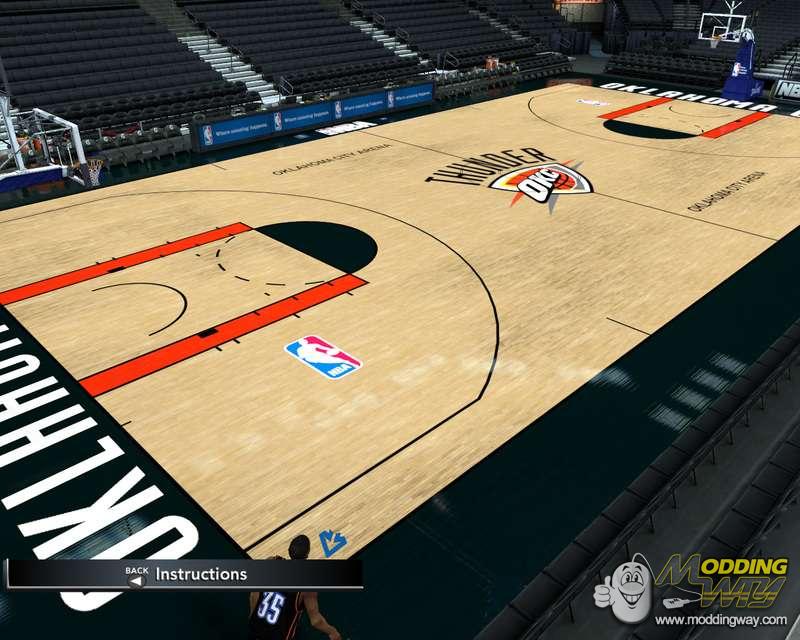Open the Instructions panel
The image size is (800, 640).
[200, 574]
